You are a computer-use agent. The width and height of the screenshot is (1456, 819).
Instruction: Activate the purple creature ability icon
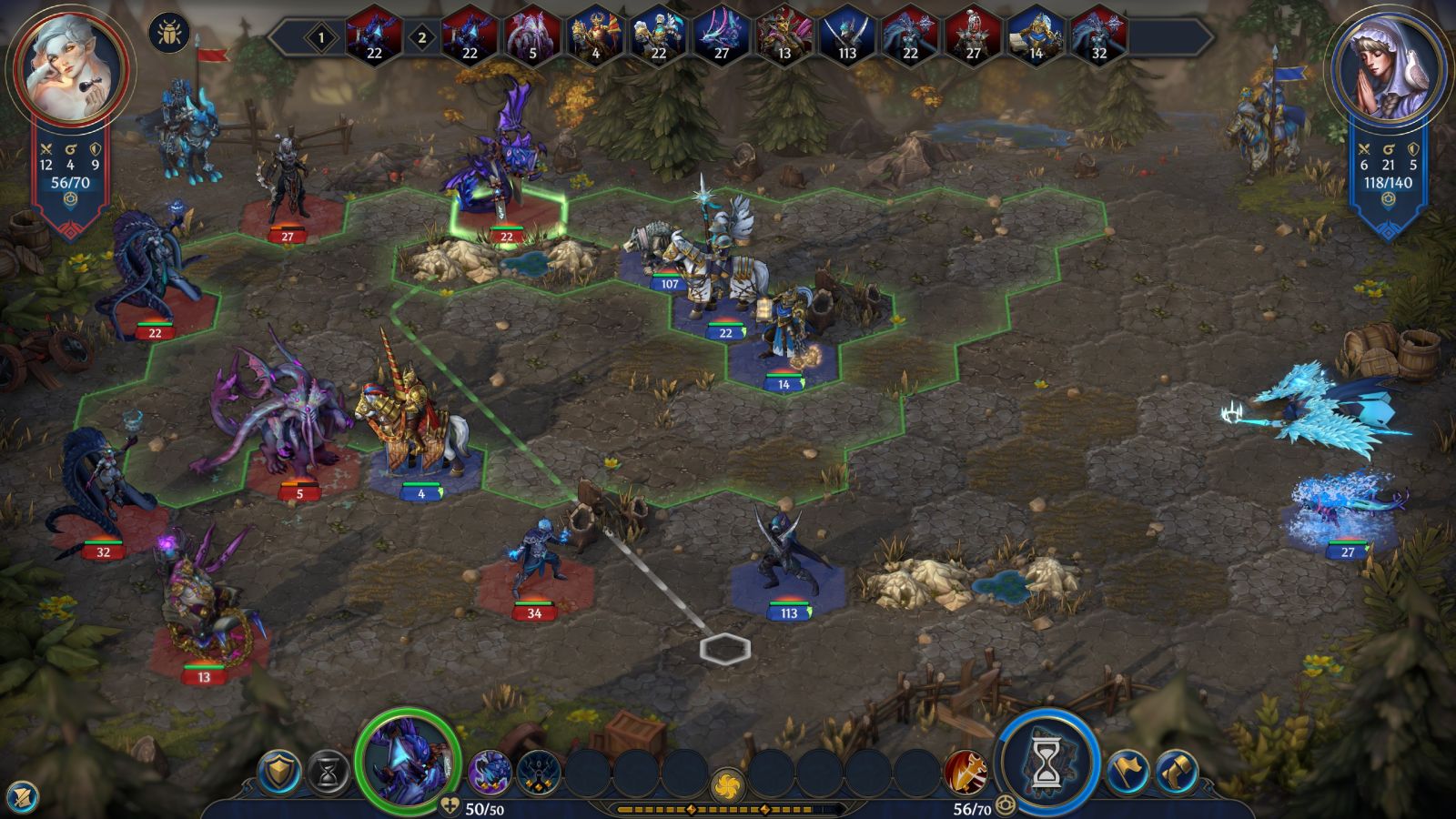pos(490,773)
